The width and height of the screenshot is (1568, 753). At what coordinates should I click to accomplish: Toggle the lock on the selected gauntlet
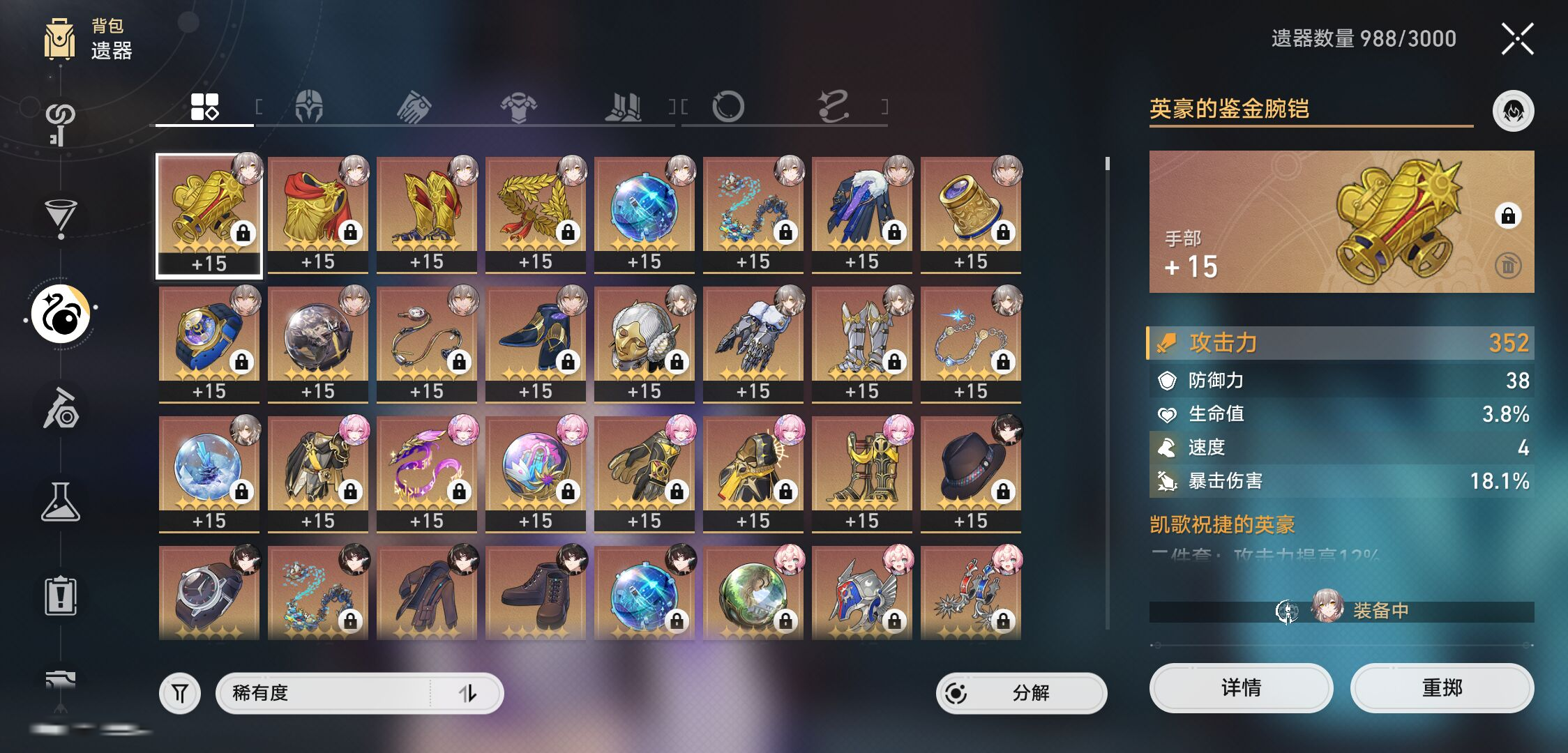tap(1507, 215)
